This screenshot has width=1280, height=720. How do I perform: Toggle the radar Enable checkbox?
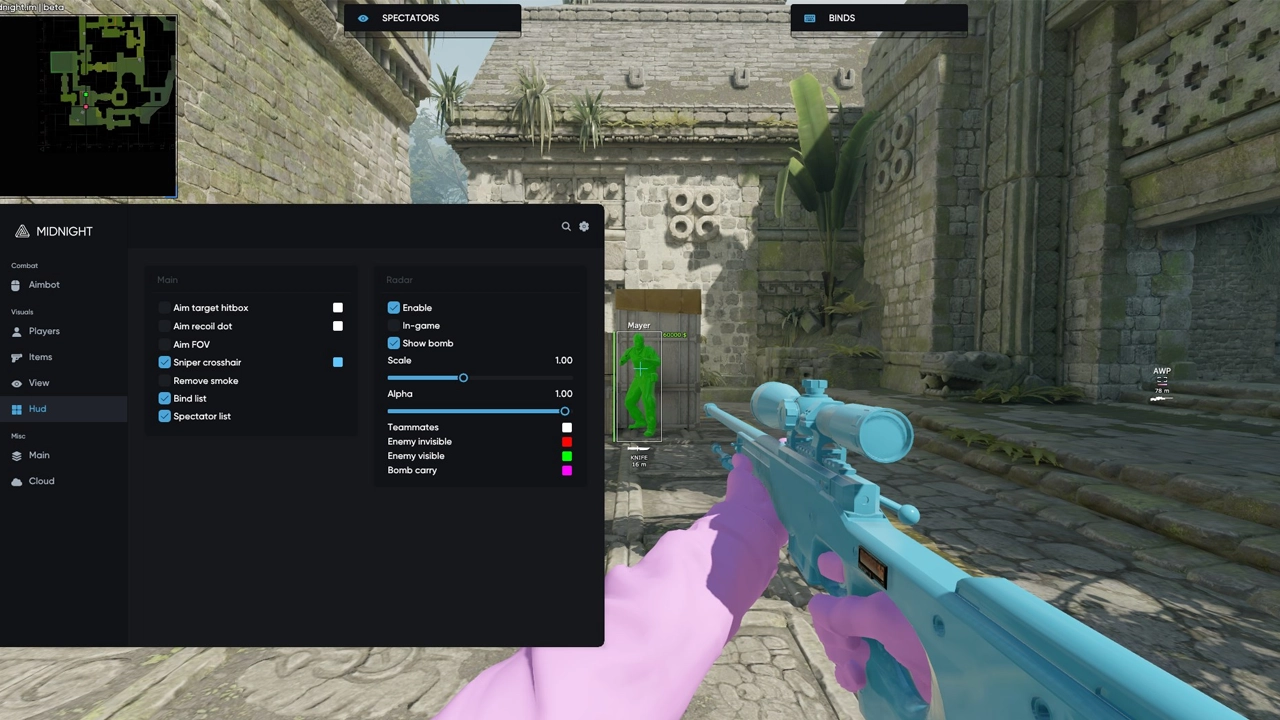(394, 308)
